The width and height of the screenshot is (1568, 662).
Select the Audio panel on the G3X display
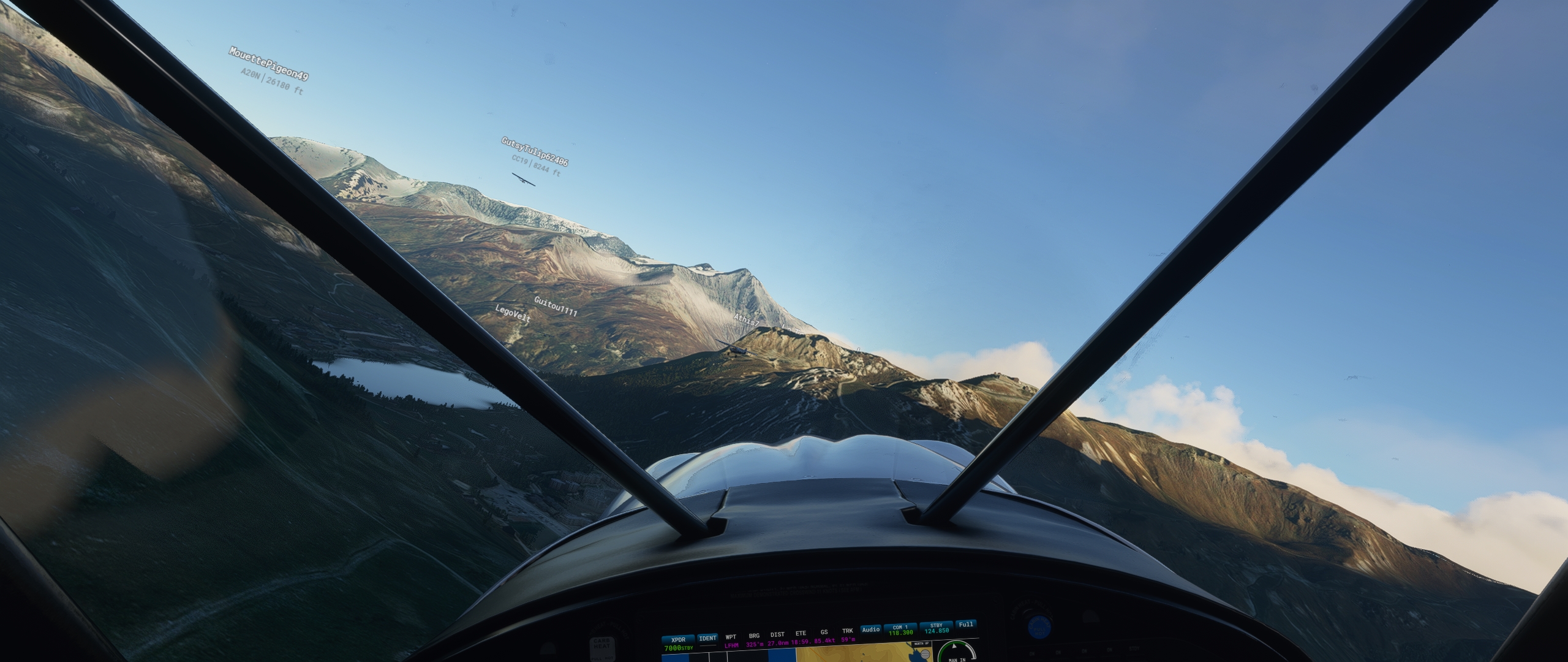pyautogui.click(x=870, y=630)
